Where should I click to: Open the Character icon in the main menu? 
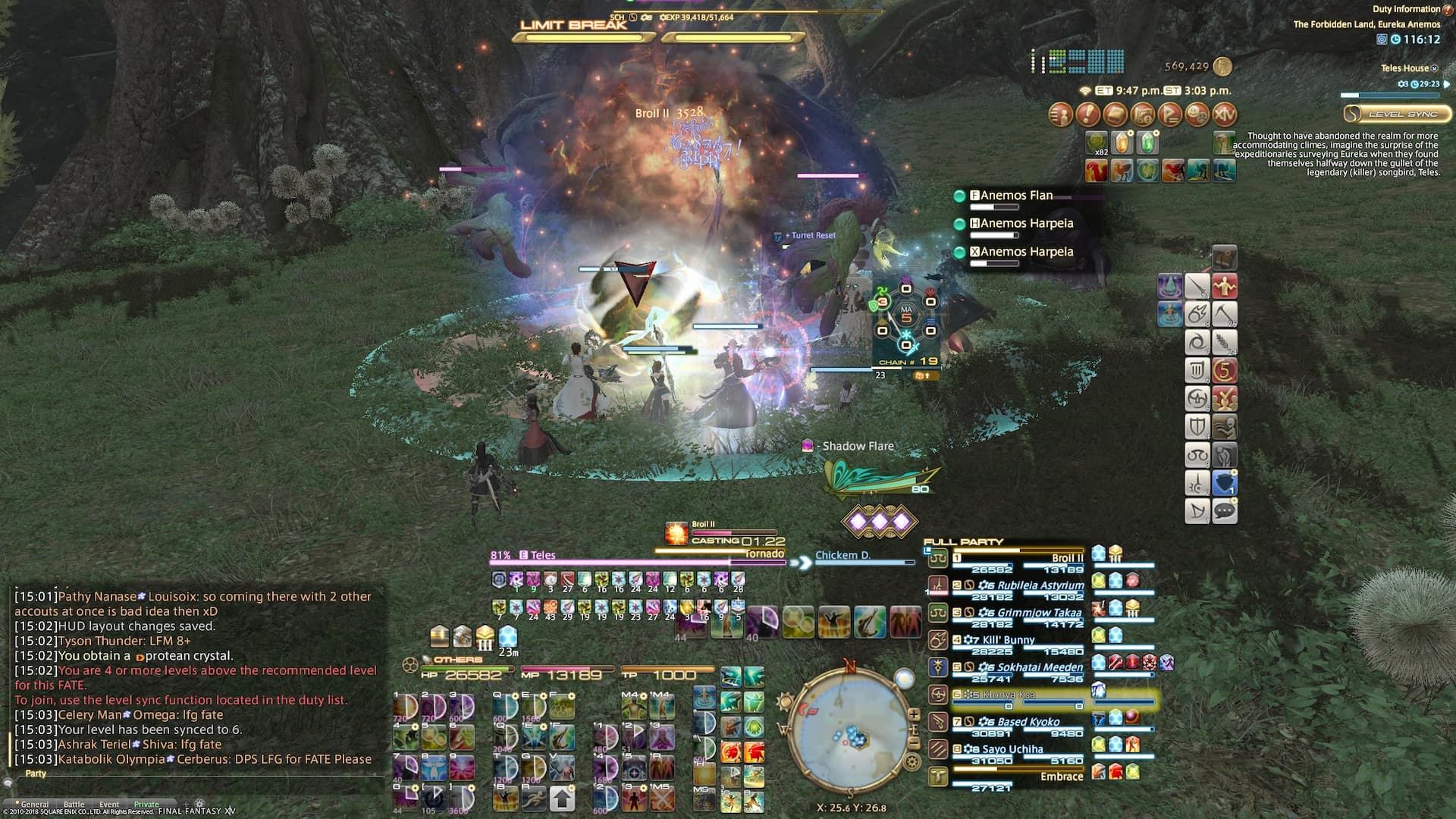(1062, 116)
